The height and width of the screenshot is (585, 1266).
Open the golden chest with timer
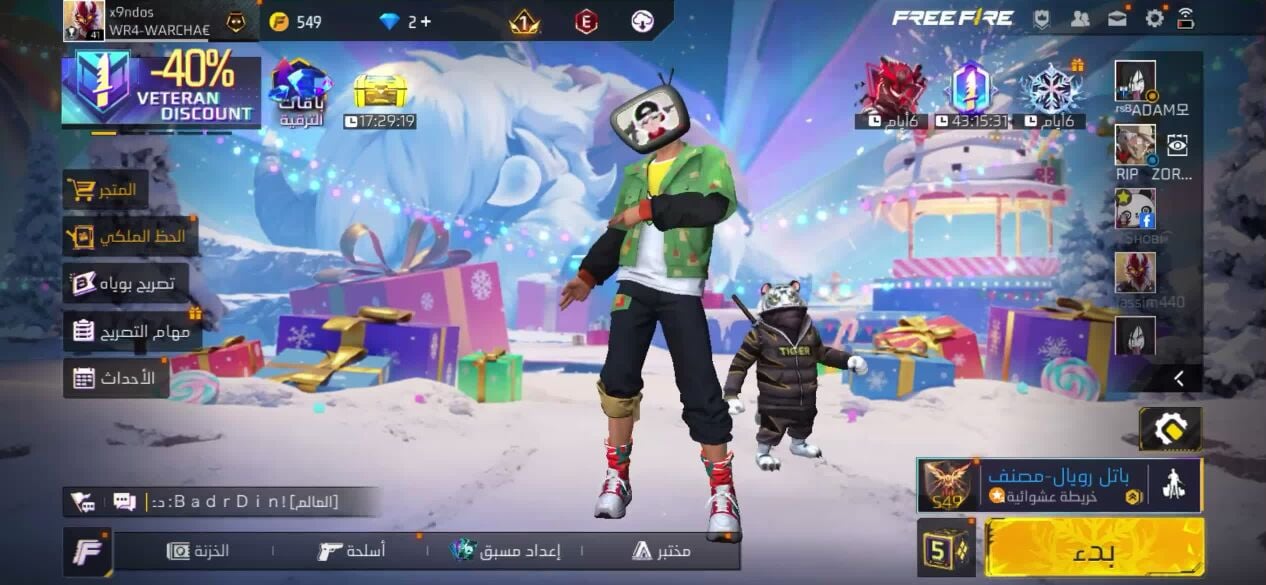point(380,92)
